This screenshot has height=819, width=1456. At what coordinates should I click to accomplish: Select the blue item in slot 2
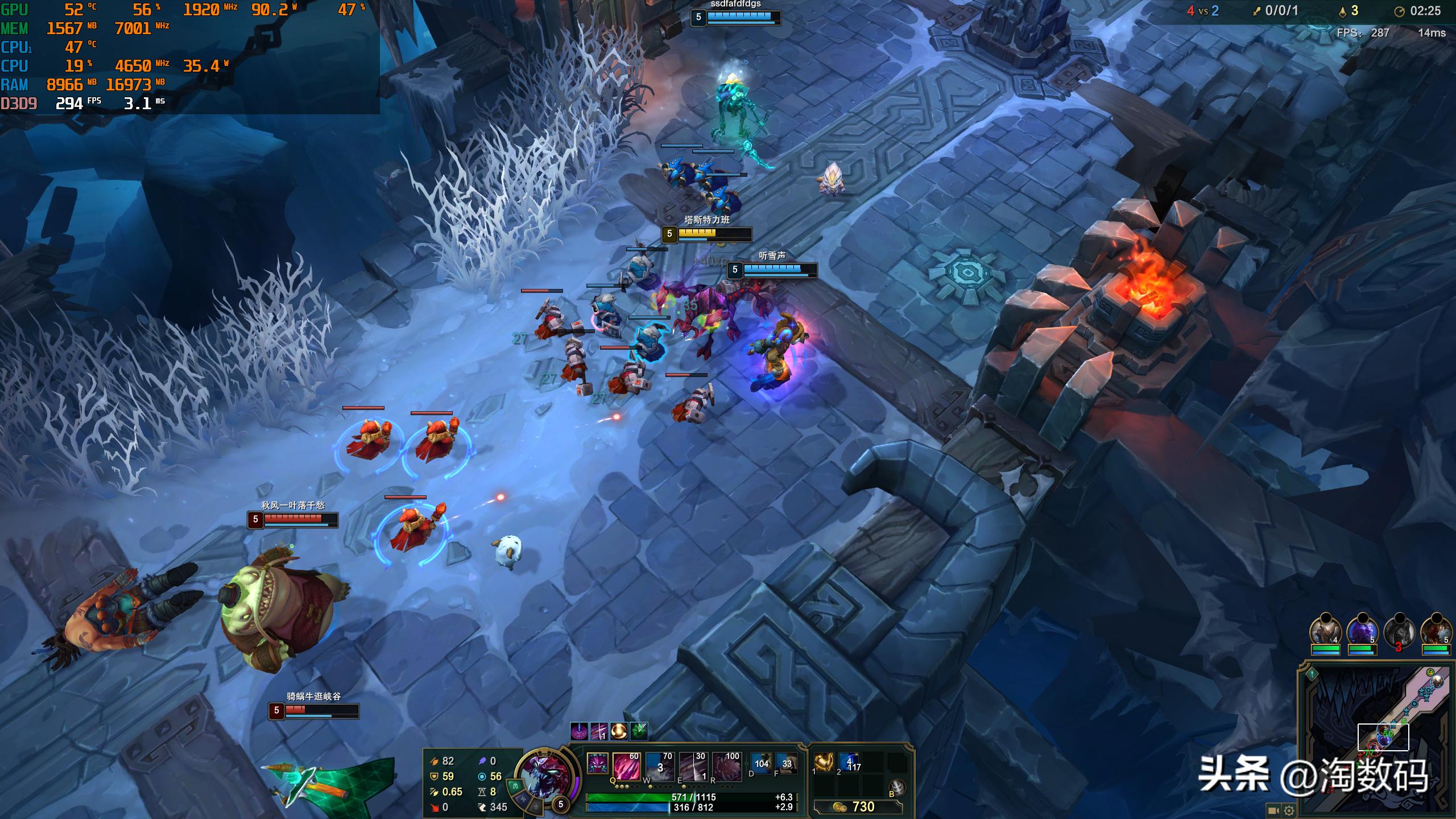tap(849, 763)
